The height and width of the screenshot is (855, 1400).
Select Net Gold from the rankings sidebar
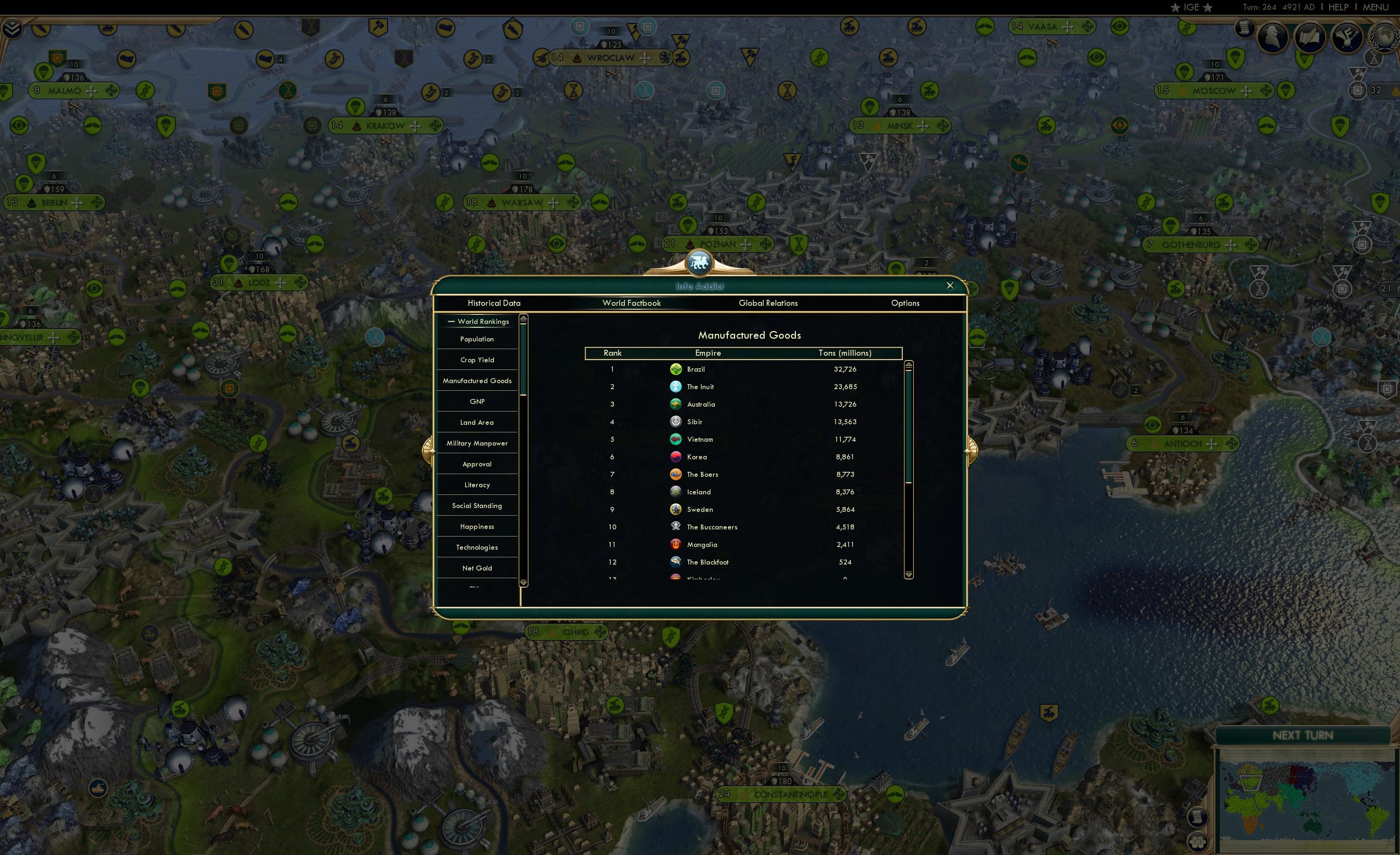coord(477,568)
